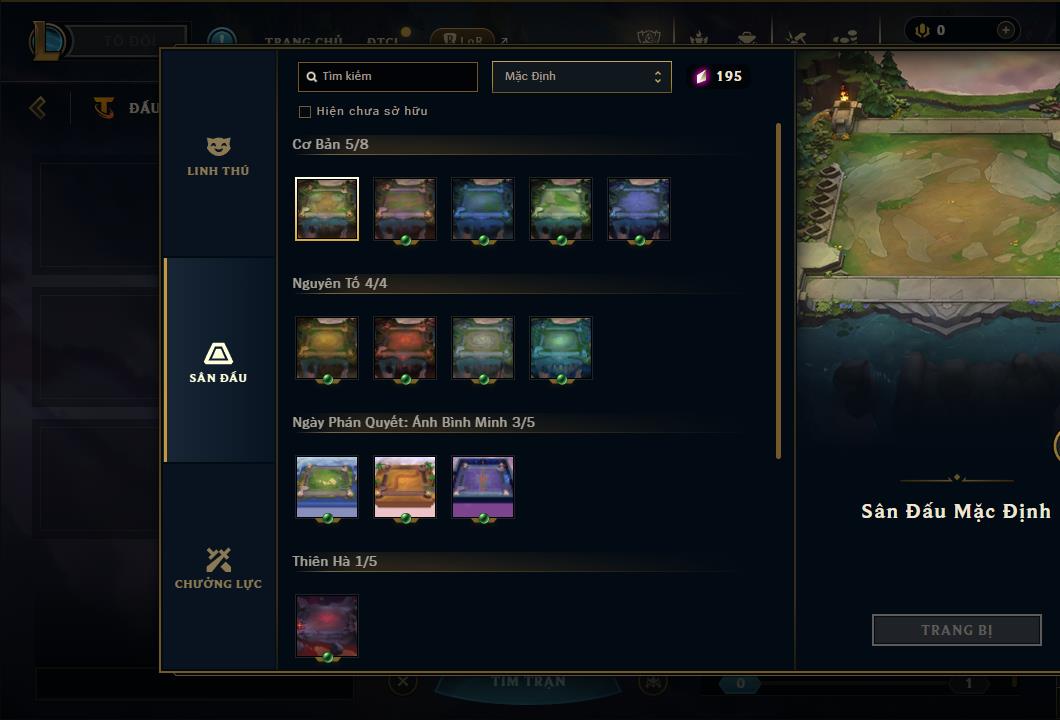Click the arena list scrollbar
This screenshot has height=720, width=1060.
coord(778,290)
